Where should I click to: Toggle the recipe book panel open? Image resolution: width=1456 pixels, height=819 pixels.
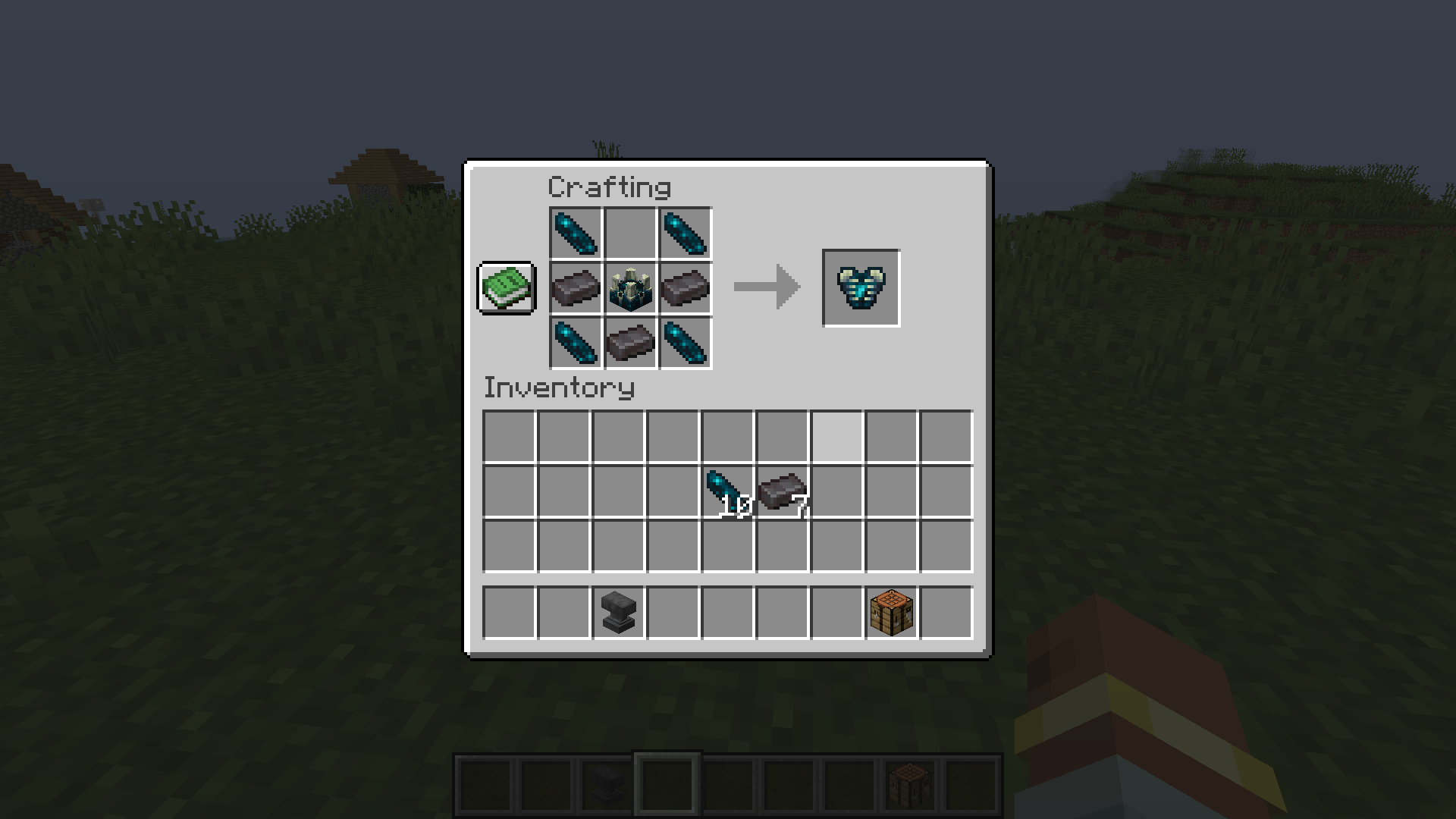[506, 289]
